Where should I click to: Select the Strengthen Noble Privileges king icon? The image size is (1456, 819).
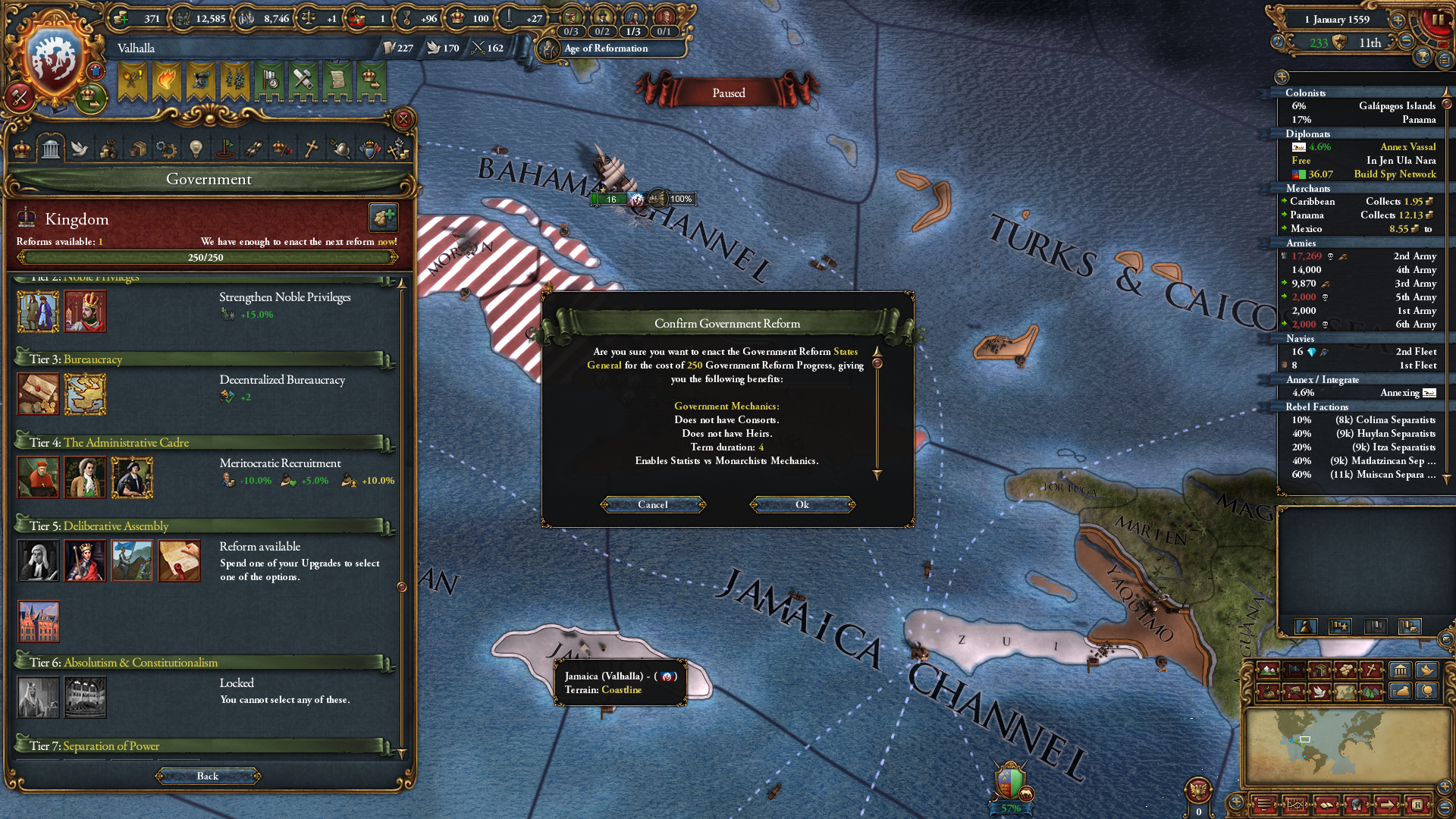(x=85, y=312)
